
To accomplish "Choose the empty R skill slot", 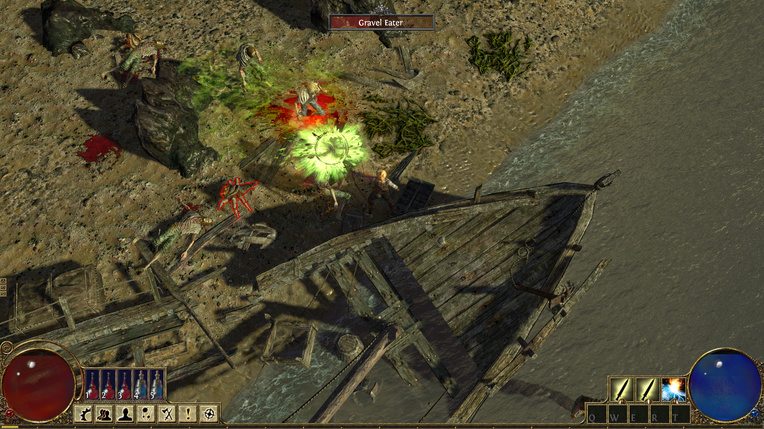I will (x=658, y=414).
